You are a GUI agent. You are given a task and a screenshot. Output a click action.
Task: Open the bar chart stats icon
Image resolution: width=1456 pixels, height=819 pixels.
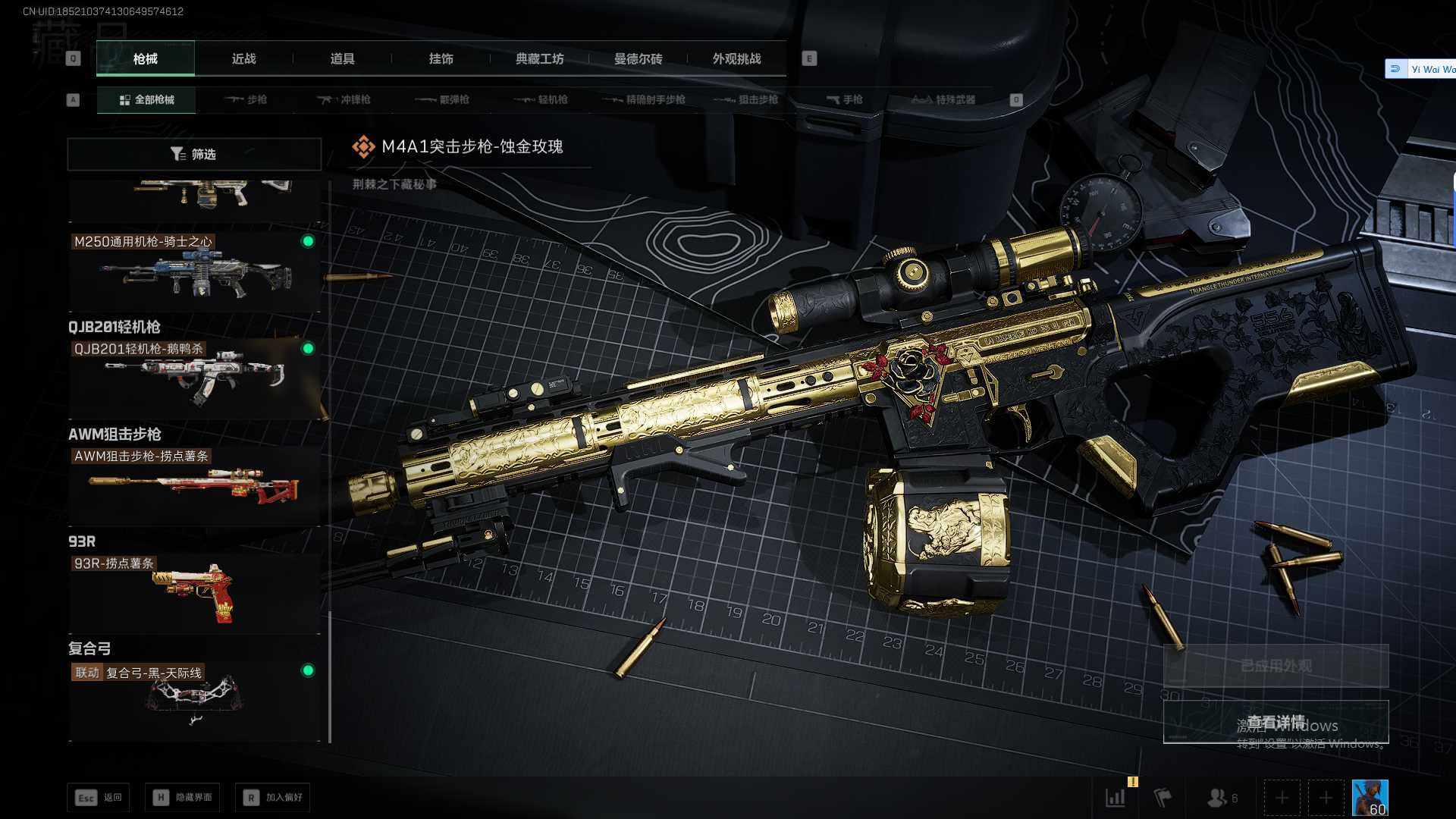coord(1116,798)
